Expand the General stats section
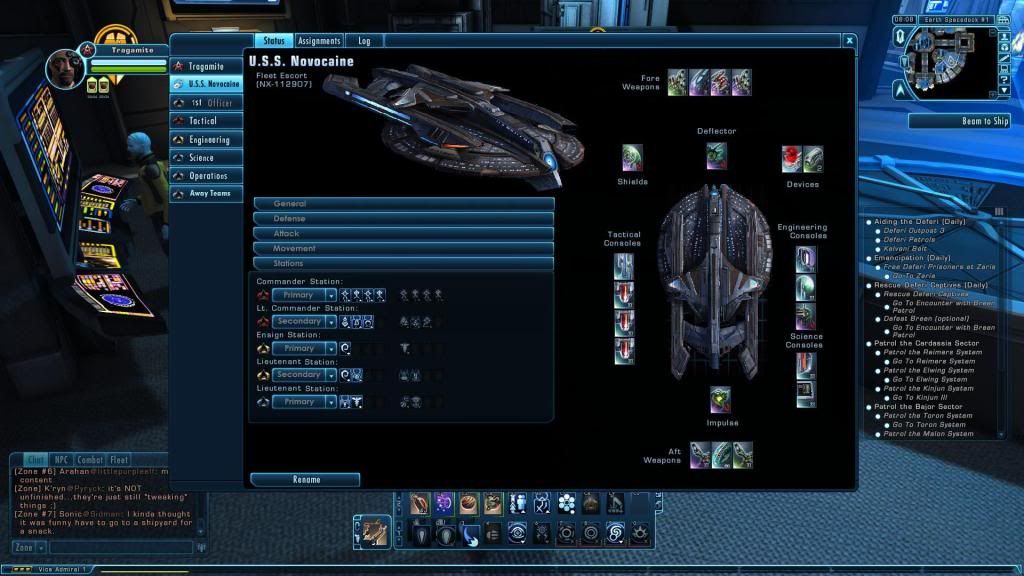Screen dimensions: 1024x576 [x=403, y=204]
